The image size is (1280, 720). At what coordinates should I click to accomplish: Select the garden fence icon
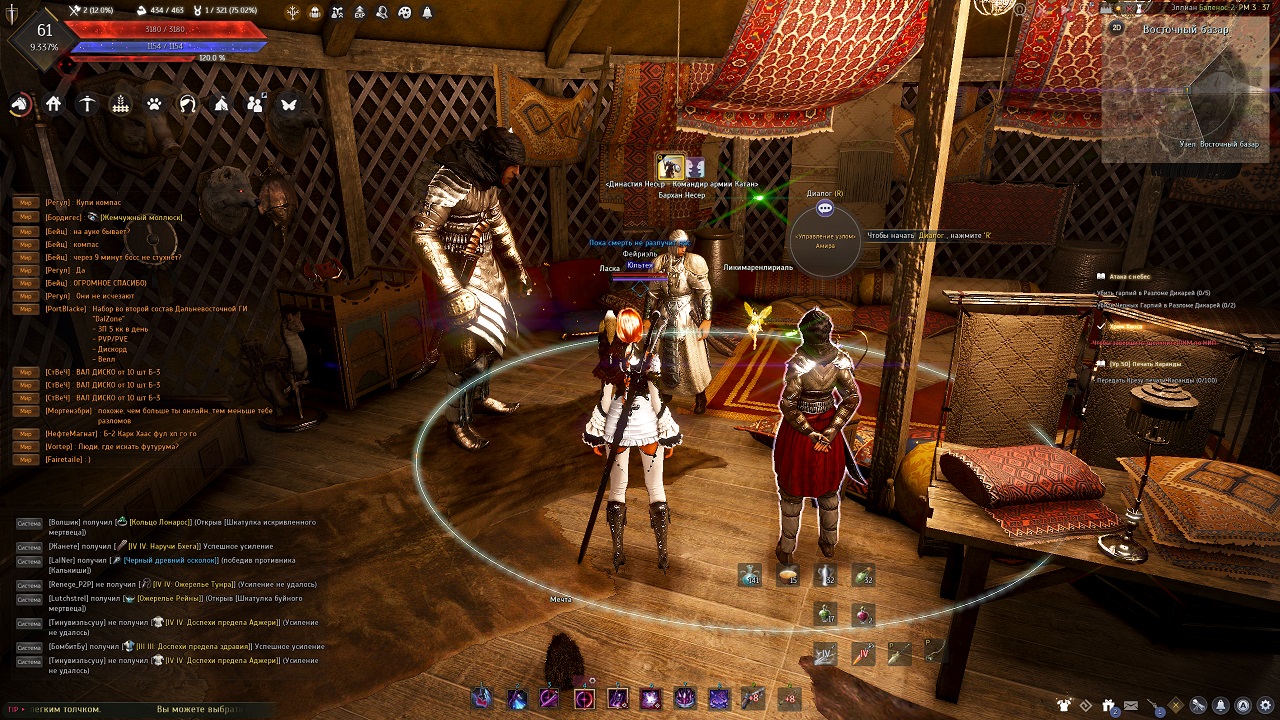pos(121,104)
